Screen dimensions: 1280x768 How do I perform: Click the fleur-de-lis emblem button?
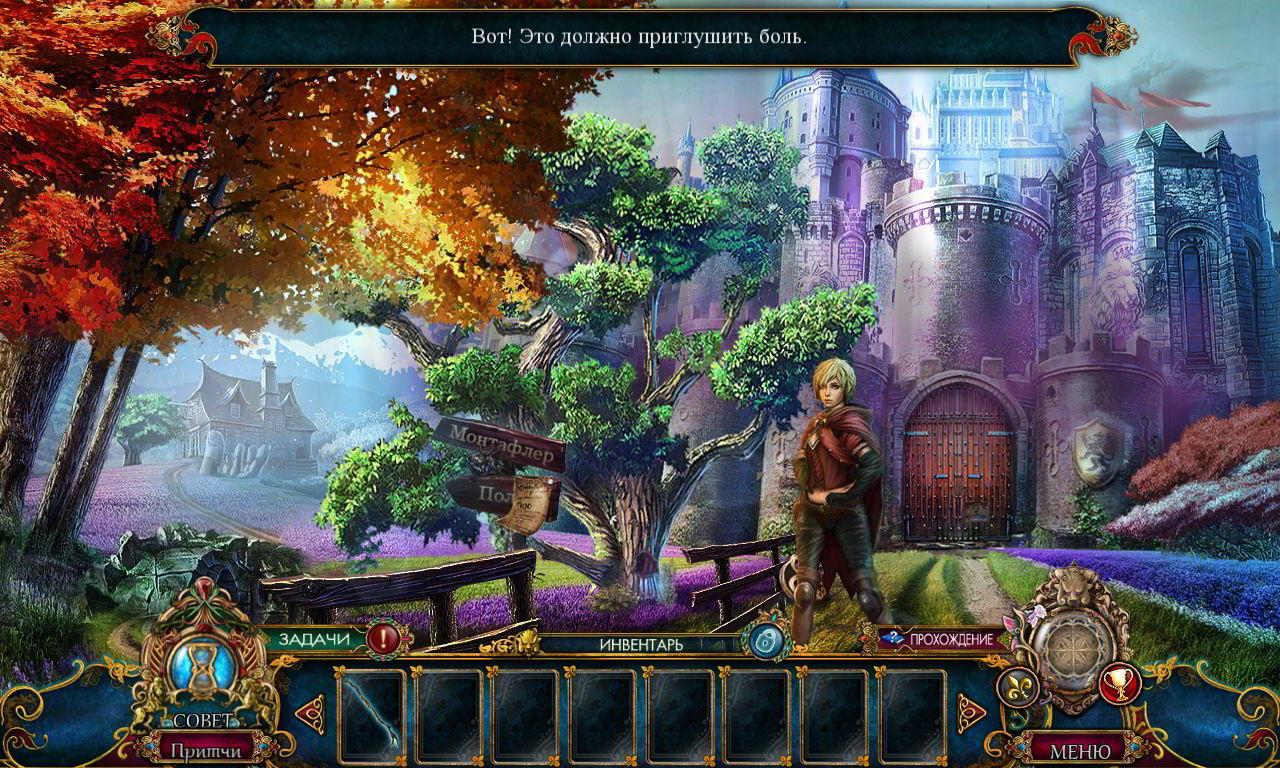click(1018, 688)
